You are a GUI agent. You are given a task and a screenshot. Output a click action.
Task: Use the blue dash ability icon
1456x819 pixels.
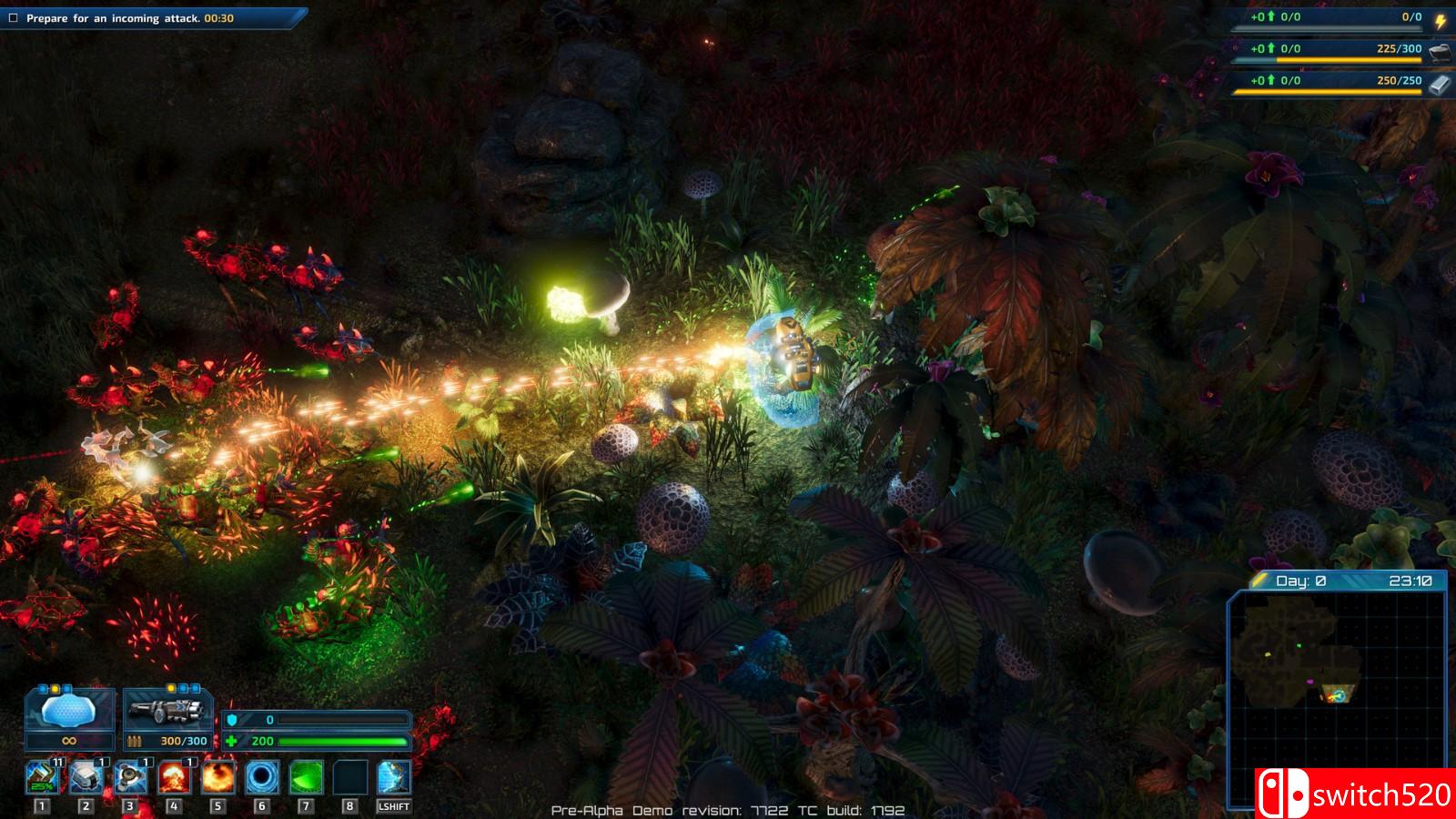[394, 778]
